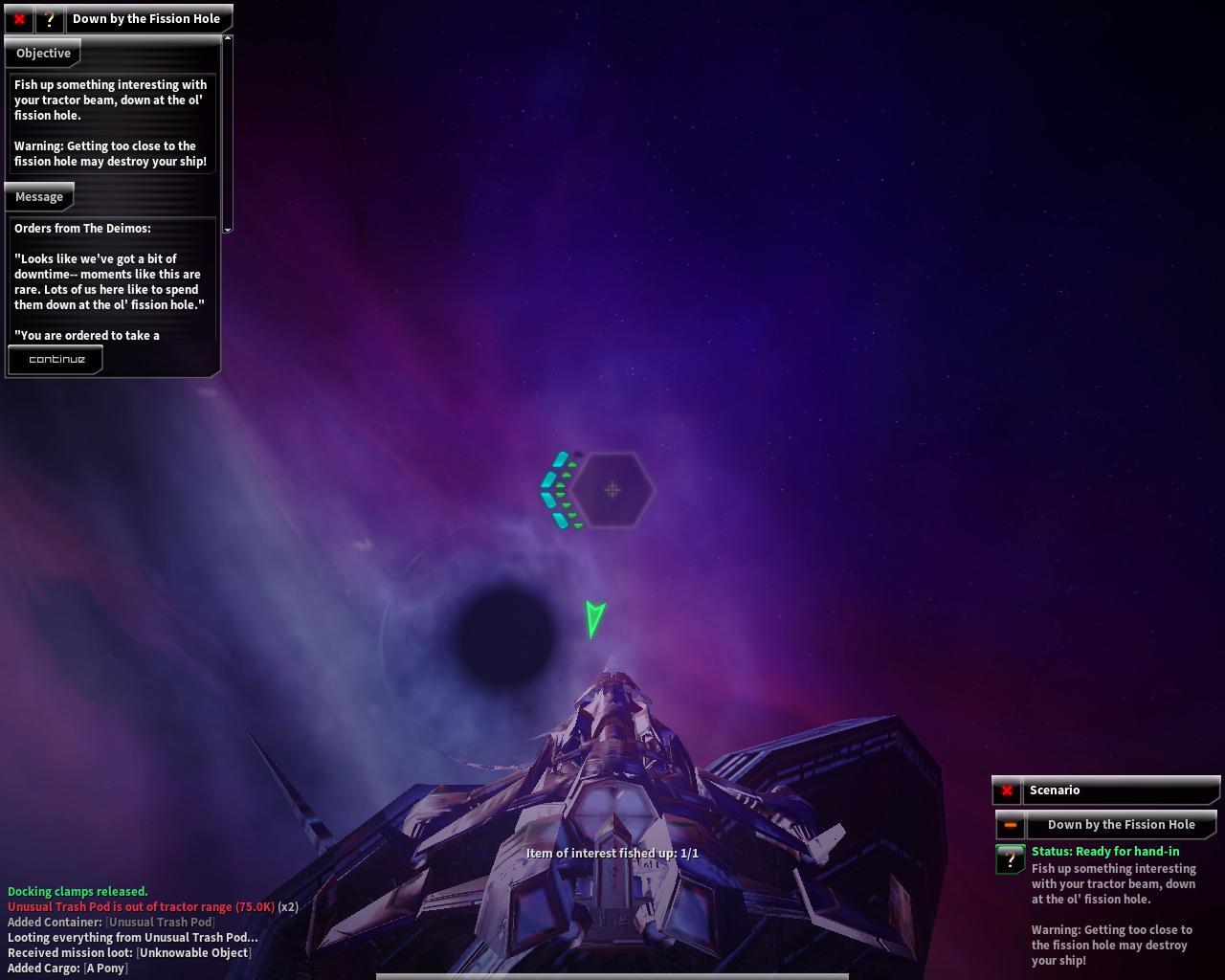Click the Objective section header

[43, 54]
